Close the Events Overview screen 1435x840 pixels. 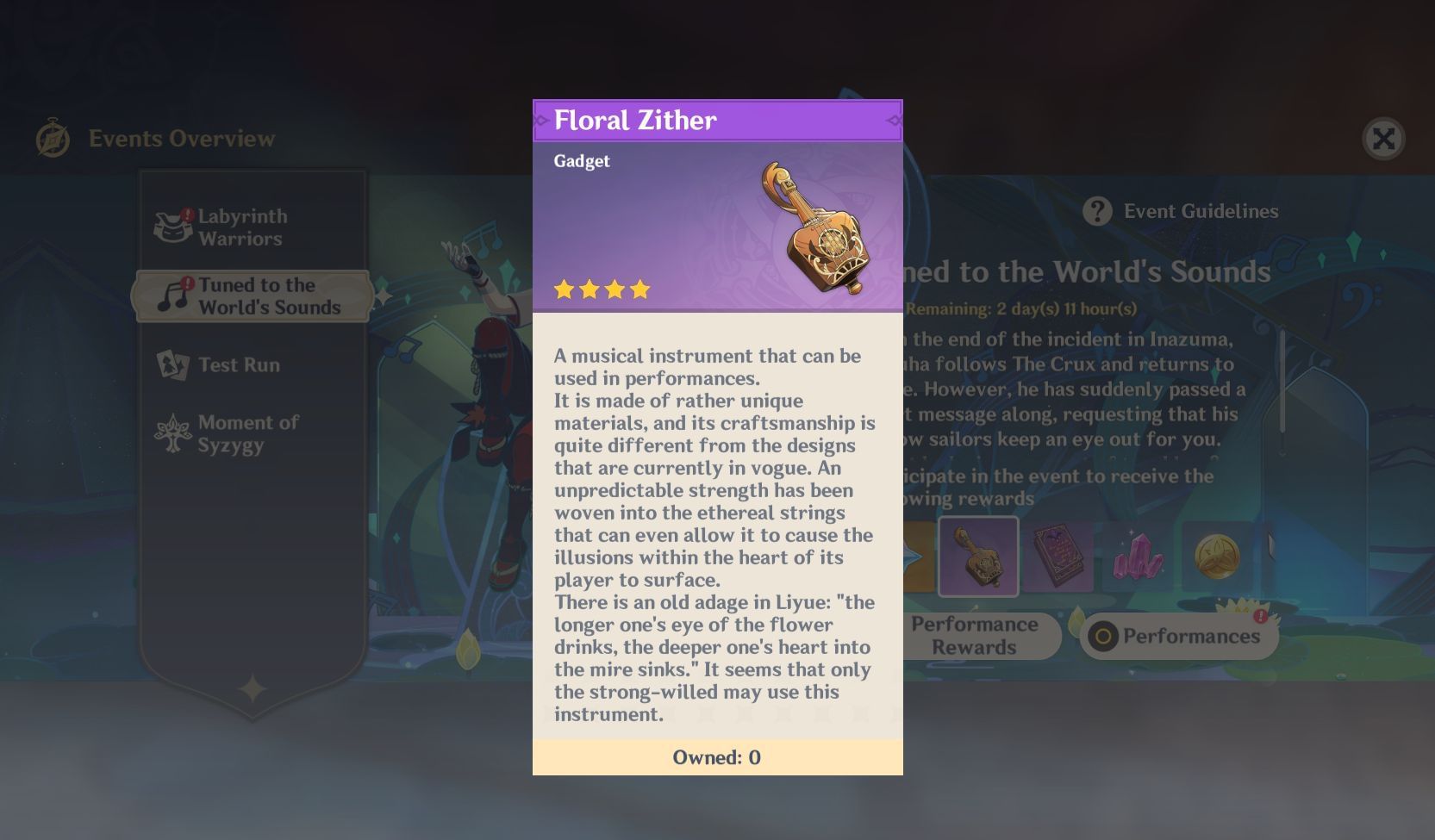click(x=1383, y=139)
